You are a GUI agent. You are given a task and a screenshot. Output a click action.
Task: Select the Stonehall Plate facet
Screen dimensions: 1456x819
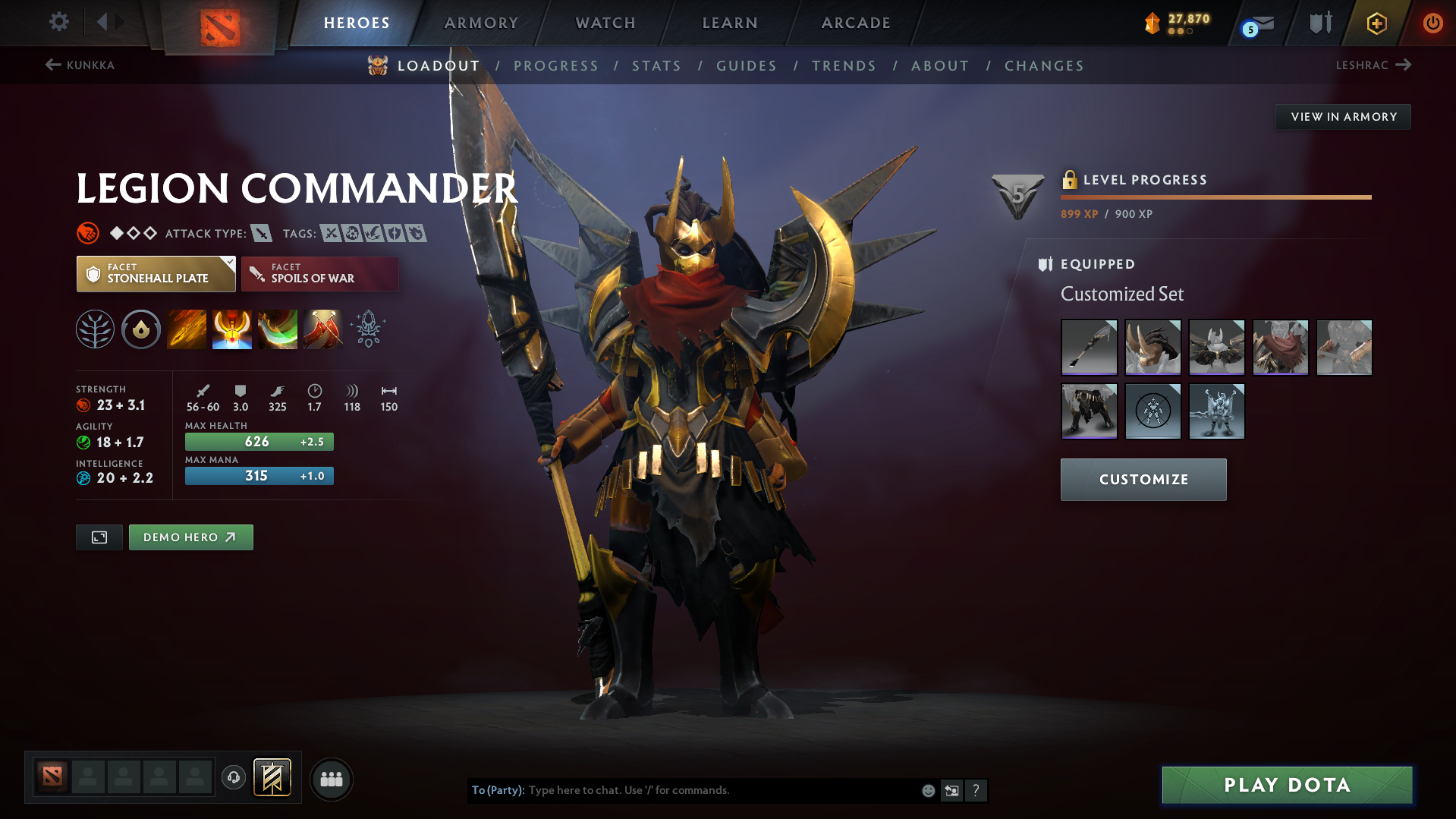(151, 273)
